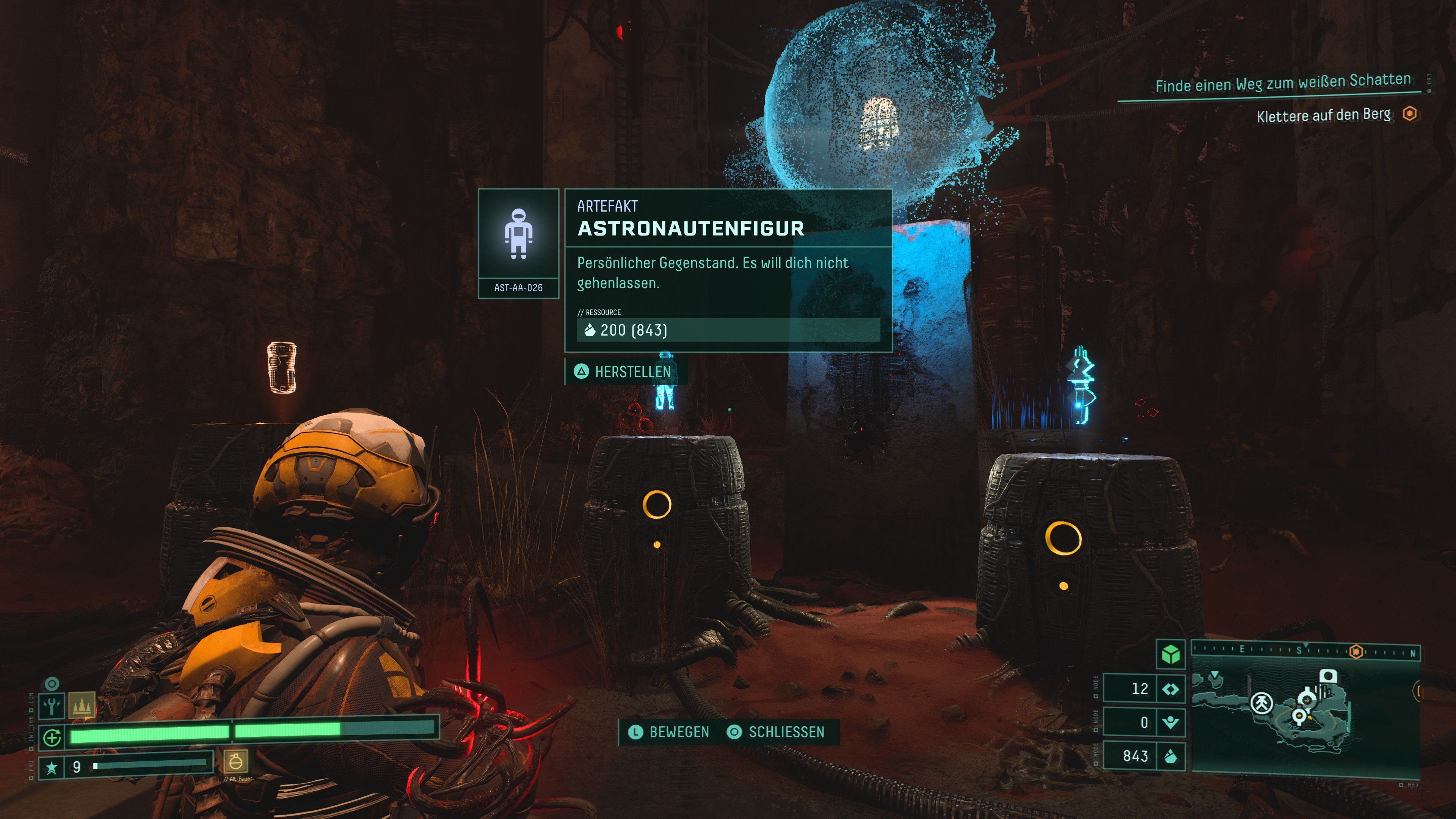1456x819 pixels.
Task: Close the artifact panel with SCHLIESSEN
Action: (776, 733)
